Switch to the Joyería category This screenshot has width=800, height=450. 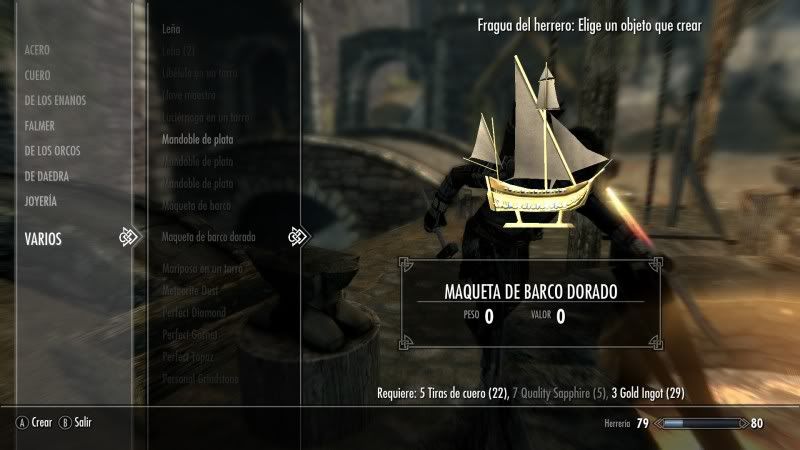41,201
